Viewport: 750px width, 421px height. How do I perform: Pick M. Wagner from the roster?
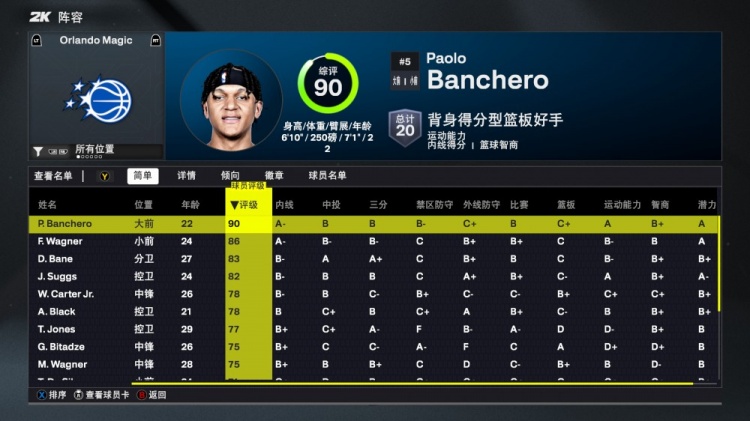tap(60, 364)
